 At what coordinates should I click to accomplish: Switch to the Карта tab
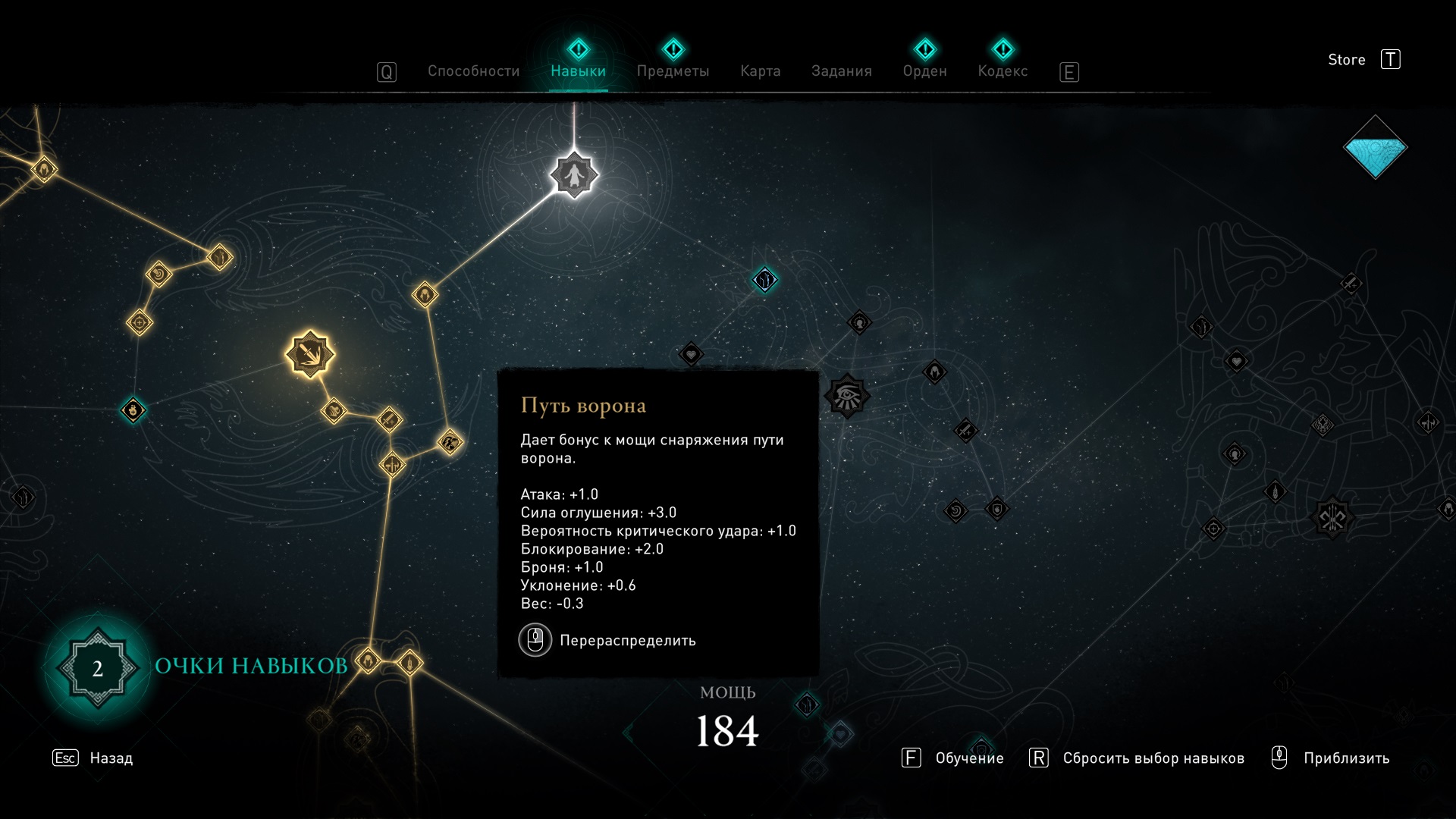point(760,71)
